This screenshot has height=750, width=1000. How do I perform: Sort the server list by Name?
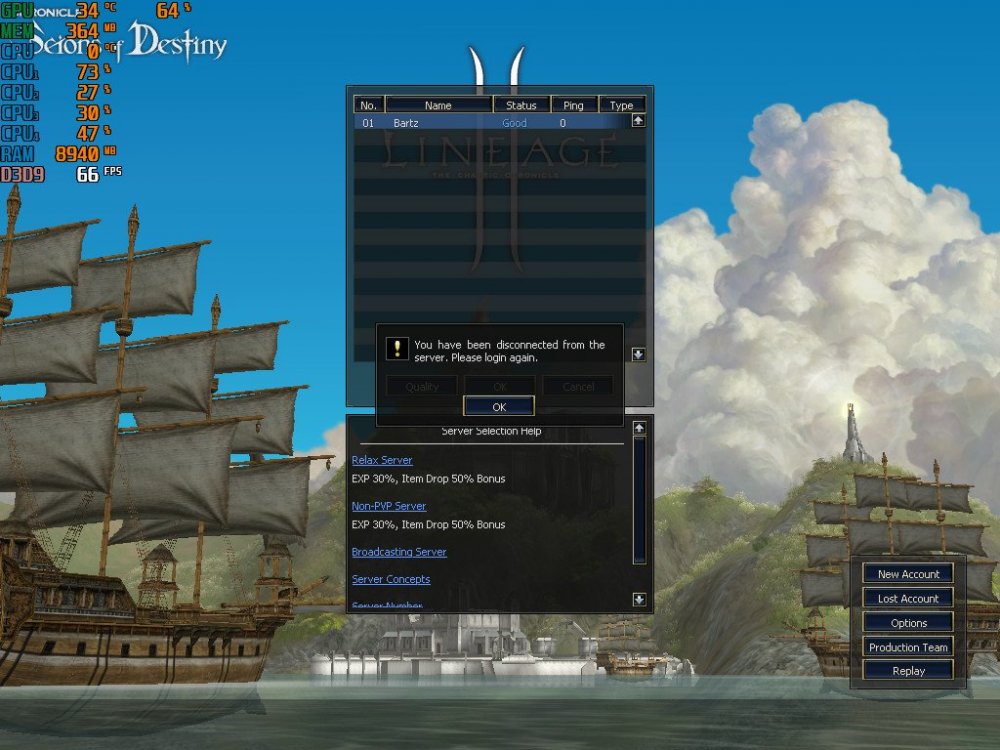(x=438, y=105)
